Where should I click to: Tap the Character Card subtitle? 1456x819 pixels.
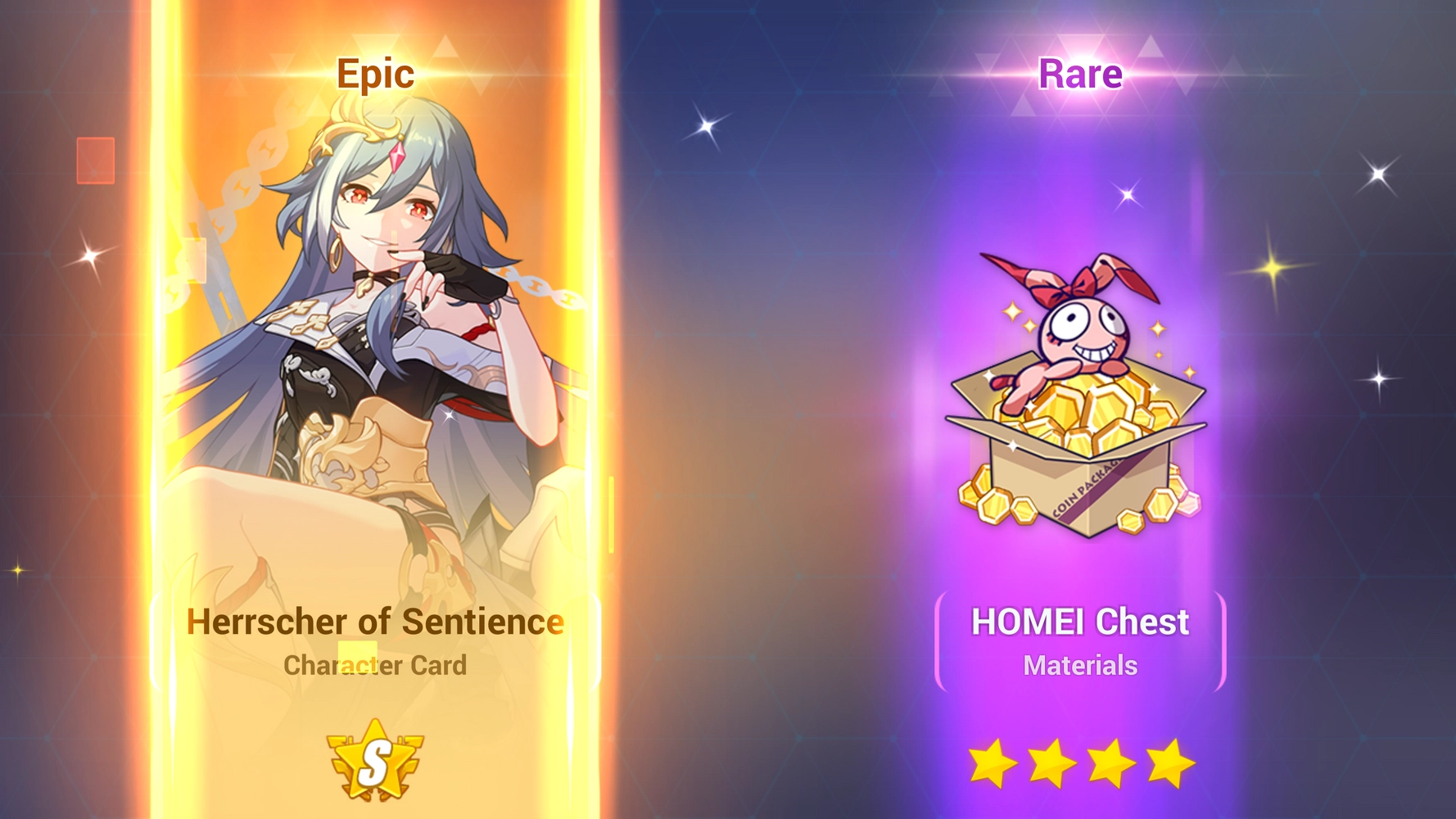(x=375, y=666)
